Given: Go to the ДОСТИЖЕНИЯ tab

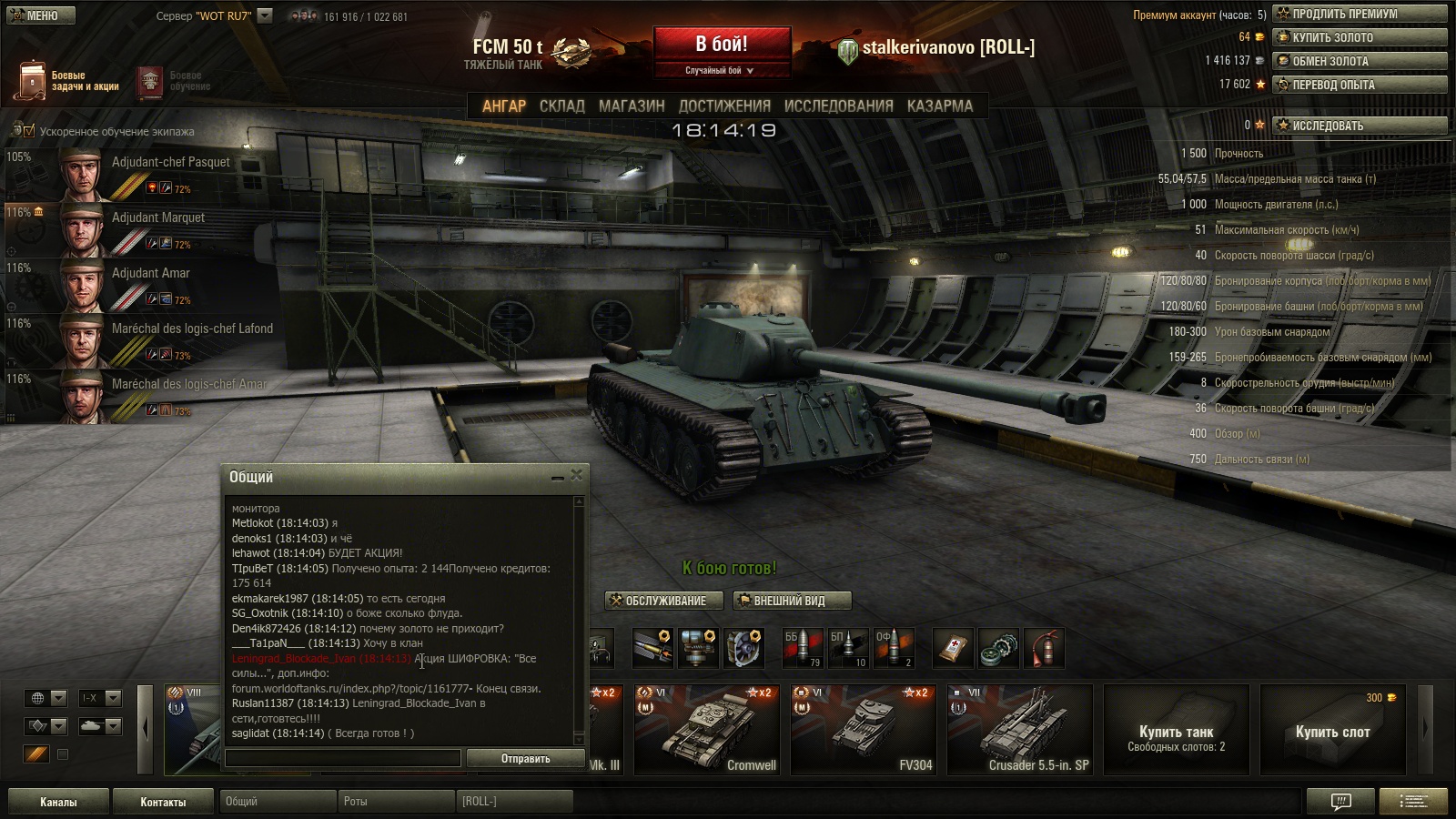Looking at the screenshot, I should point(724,106).
